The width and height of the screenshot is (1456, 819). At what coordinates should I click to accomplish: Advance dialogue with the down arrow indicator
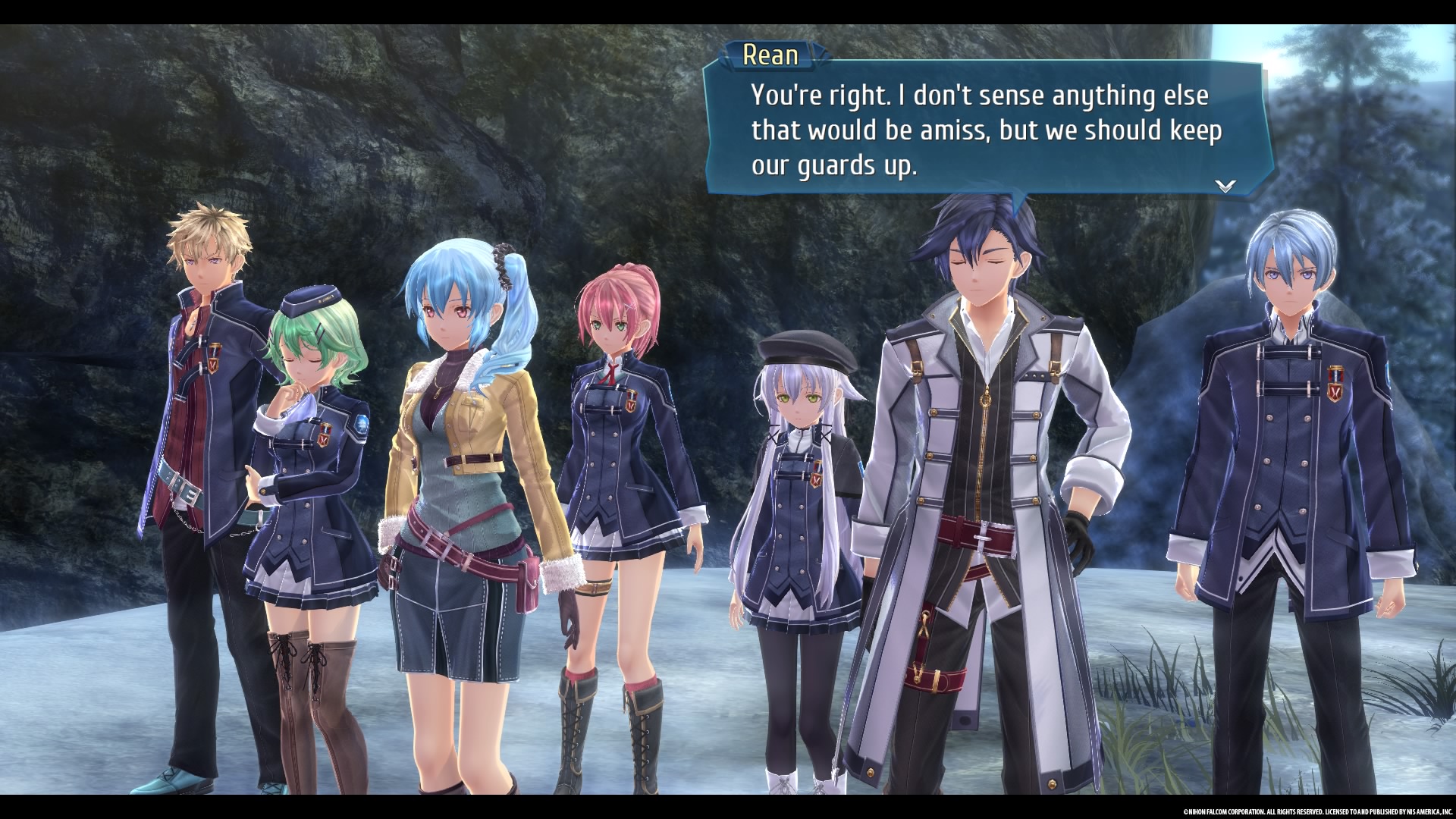click(x=1225, y=186)
